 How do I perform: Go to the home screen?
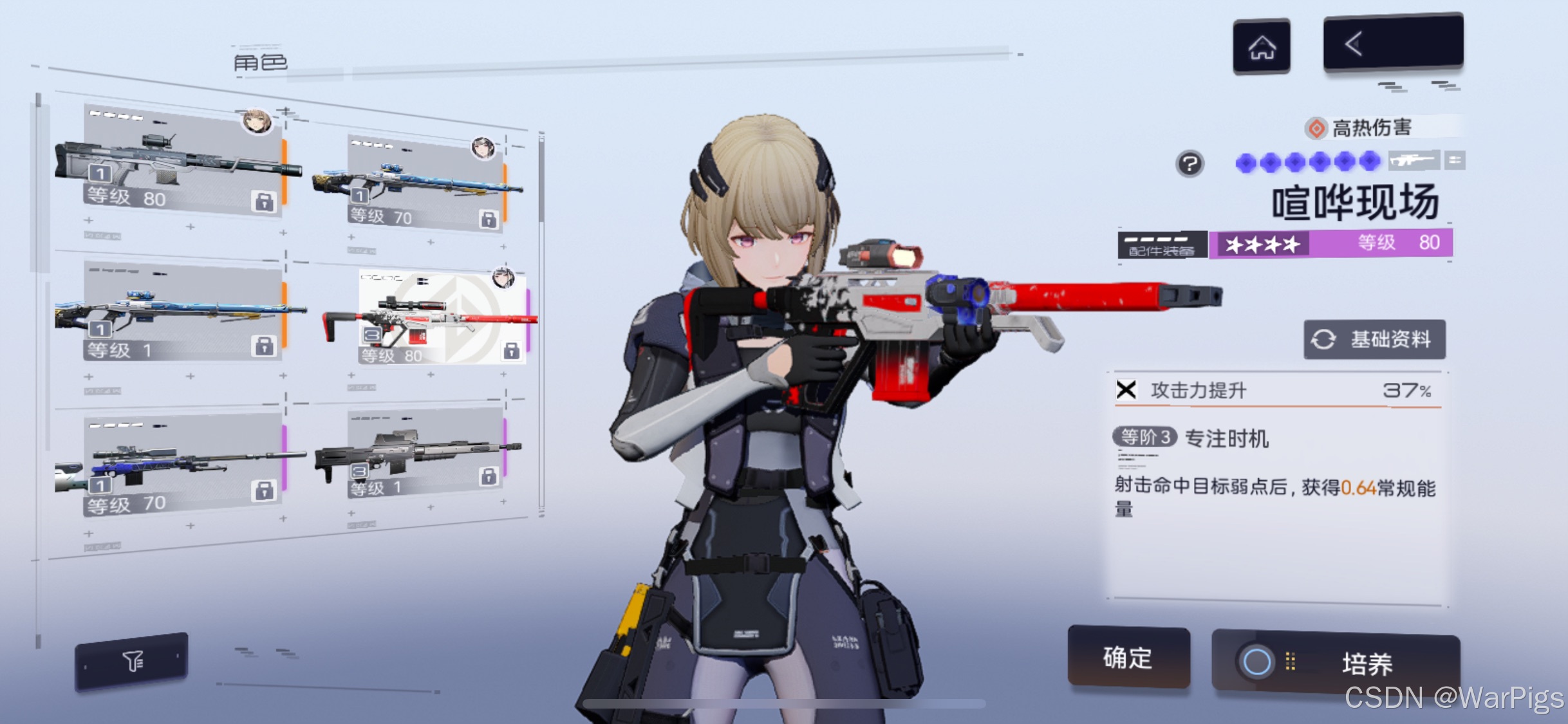click(1261, 47)
